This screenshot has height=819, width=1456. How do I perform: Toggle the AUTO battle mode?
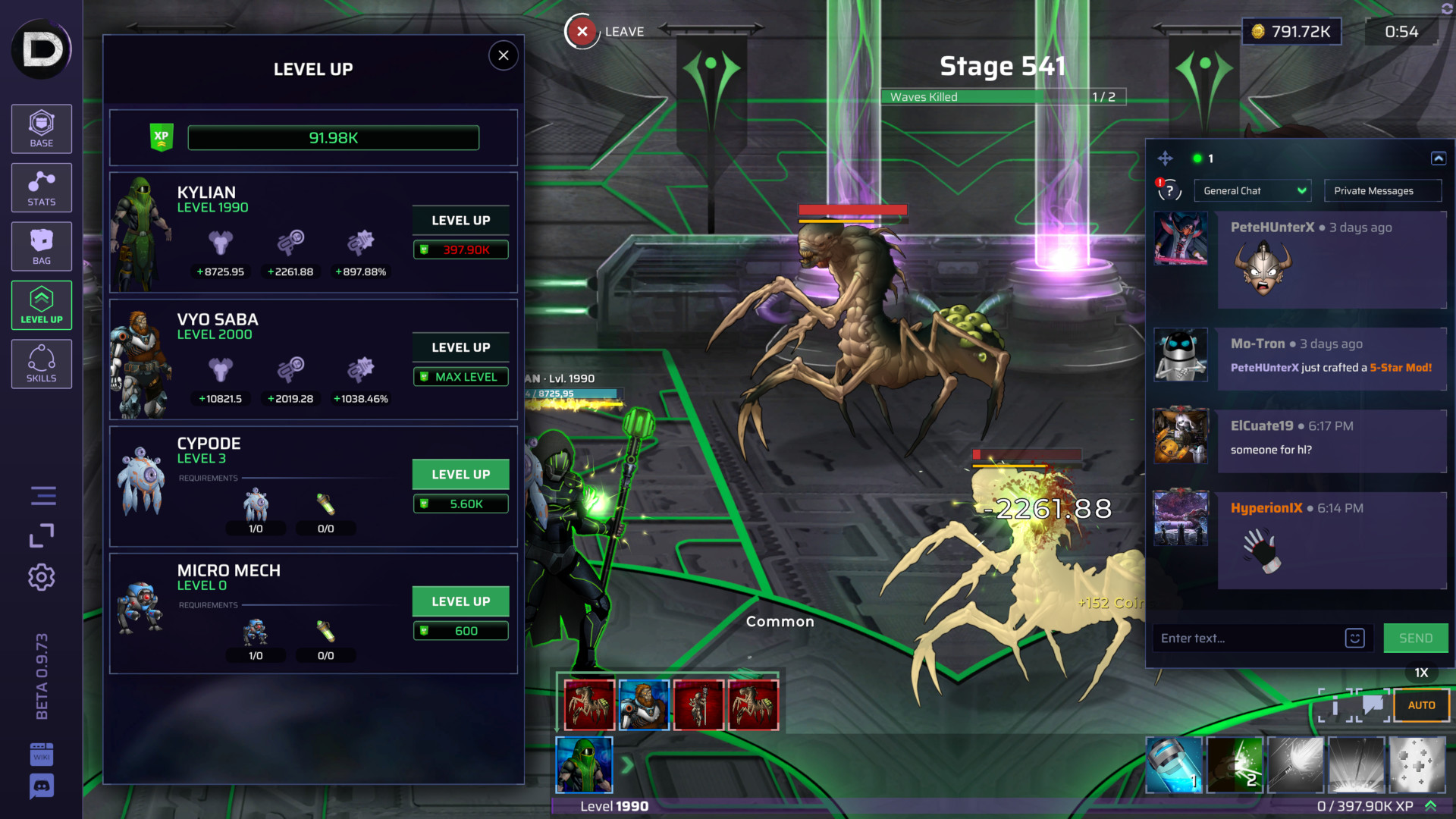click(x=1421, y=704)
